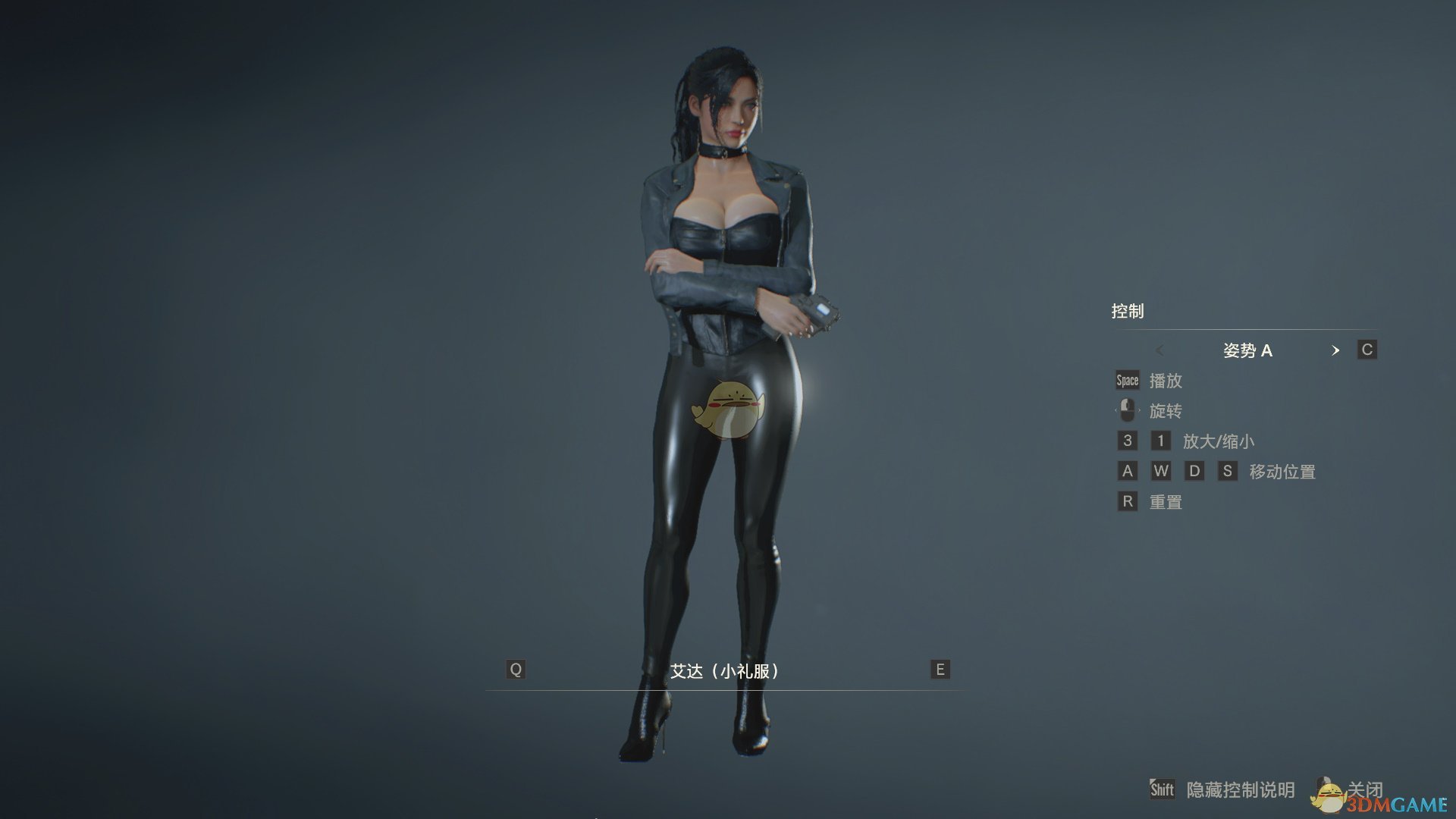This screenshot has width=1456, height=819.
Task: Click the Q key arrow for previous costume
Action: coord(516,670)
